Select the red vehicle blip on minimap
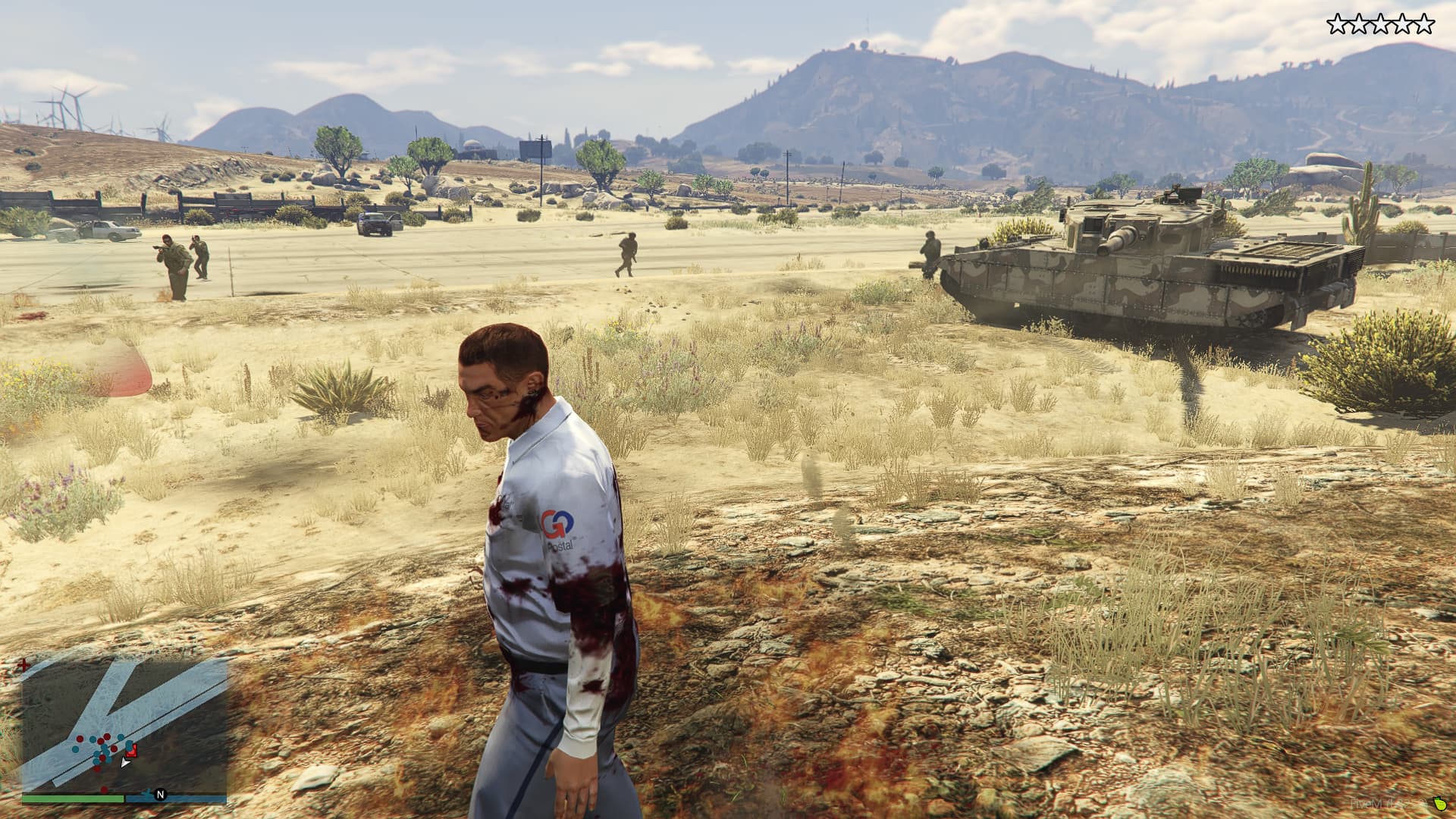 (131, 751)
